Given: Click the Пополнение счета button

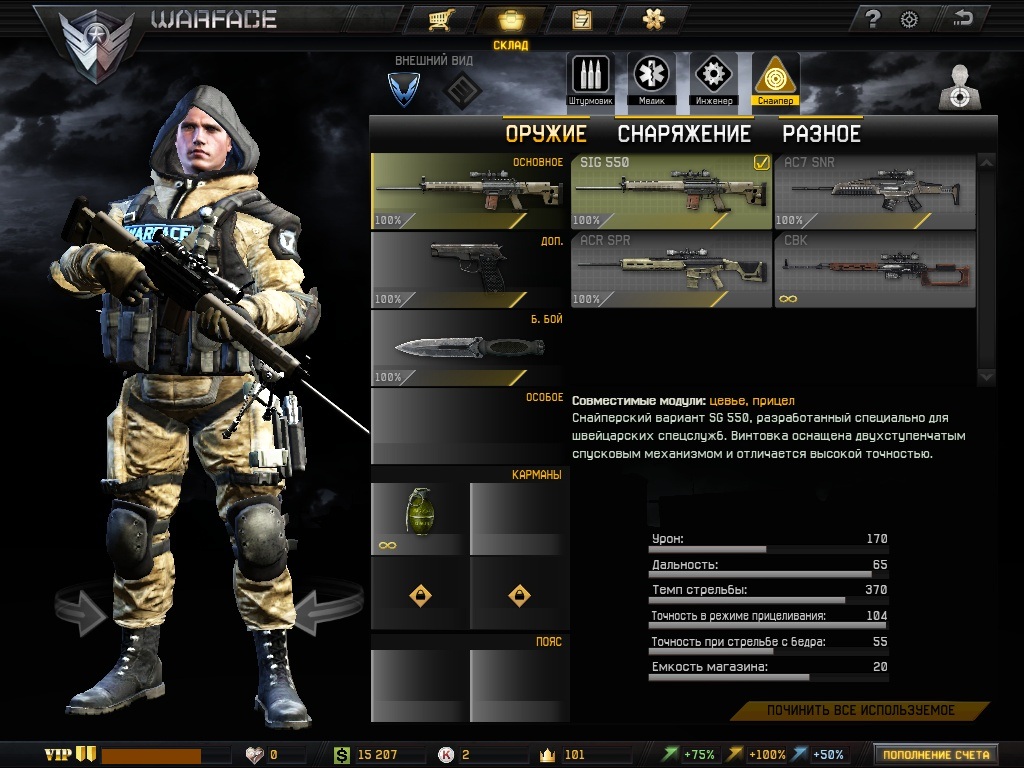Looking at the screenshot, I should (x=935, y=754).
